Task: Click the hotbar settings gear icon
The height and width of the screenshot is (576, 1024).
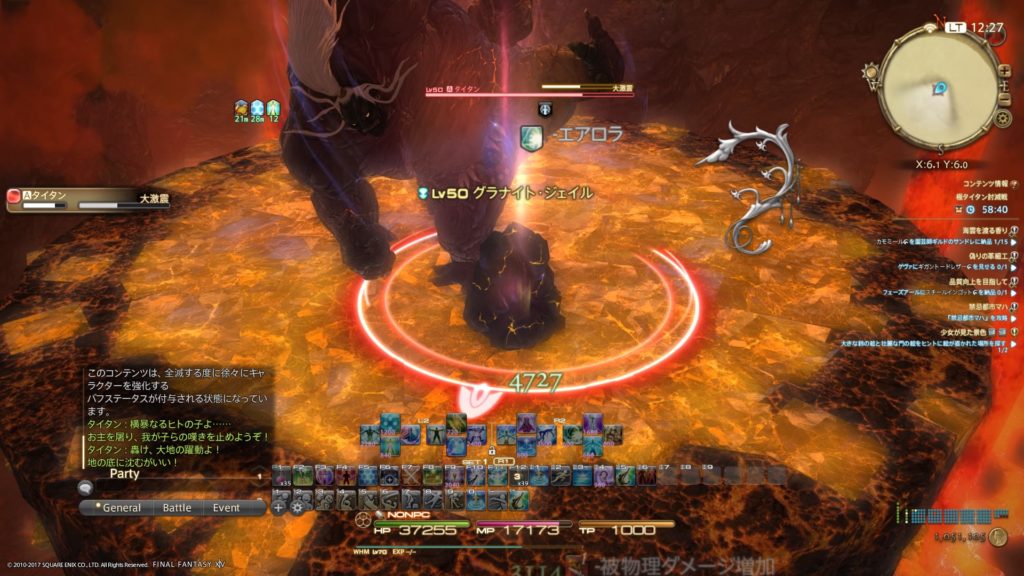Action: [297, 507]
